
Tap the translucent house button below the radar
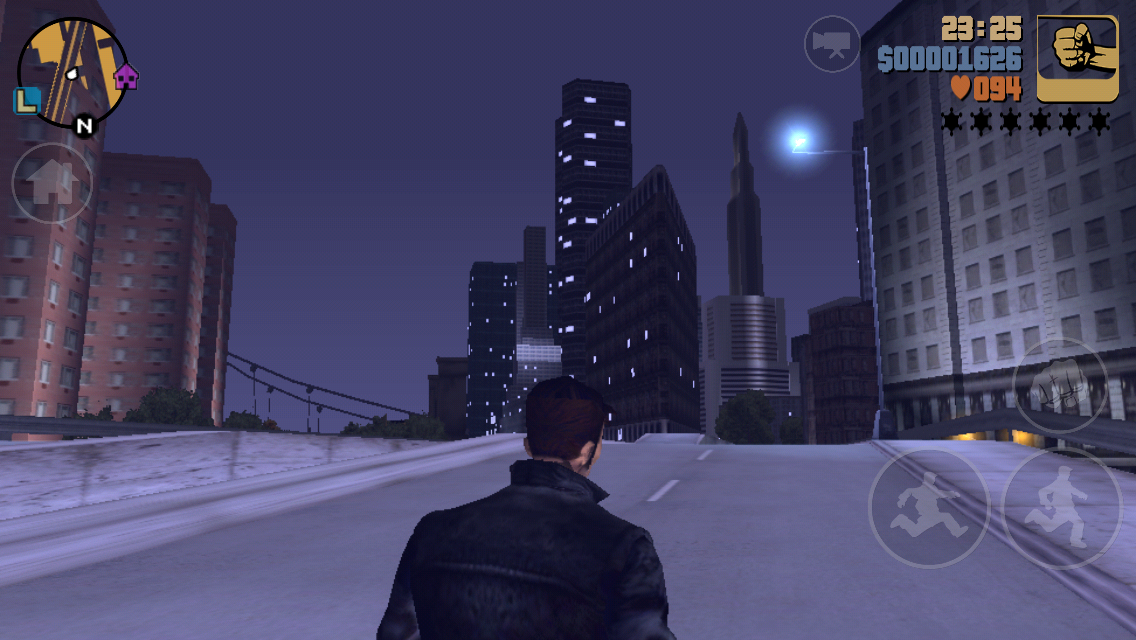pos(52,184)
